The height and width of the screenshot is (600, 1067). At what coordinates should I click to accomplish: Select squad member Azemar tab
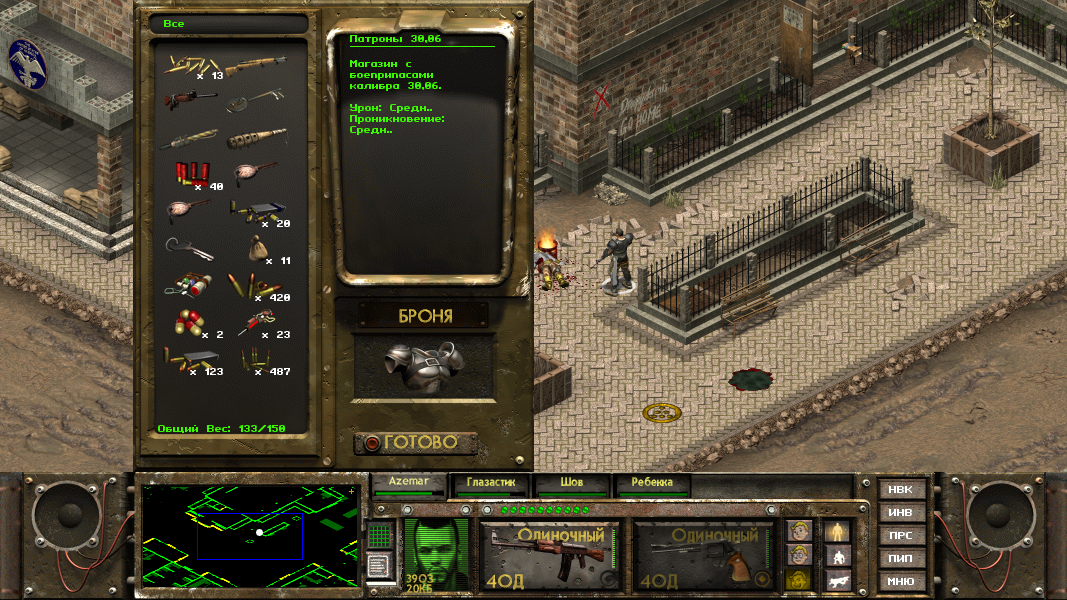click(408, 483)
